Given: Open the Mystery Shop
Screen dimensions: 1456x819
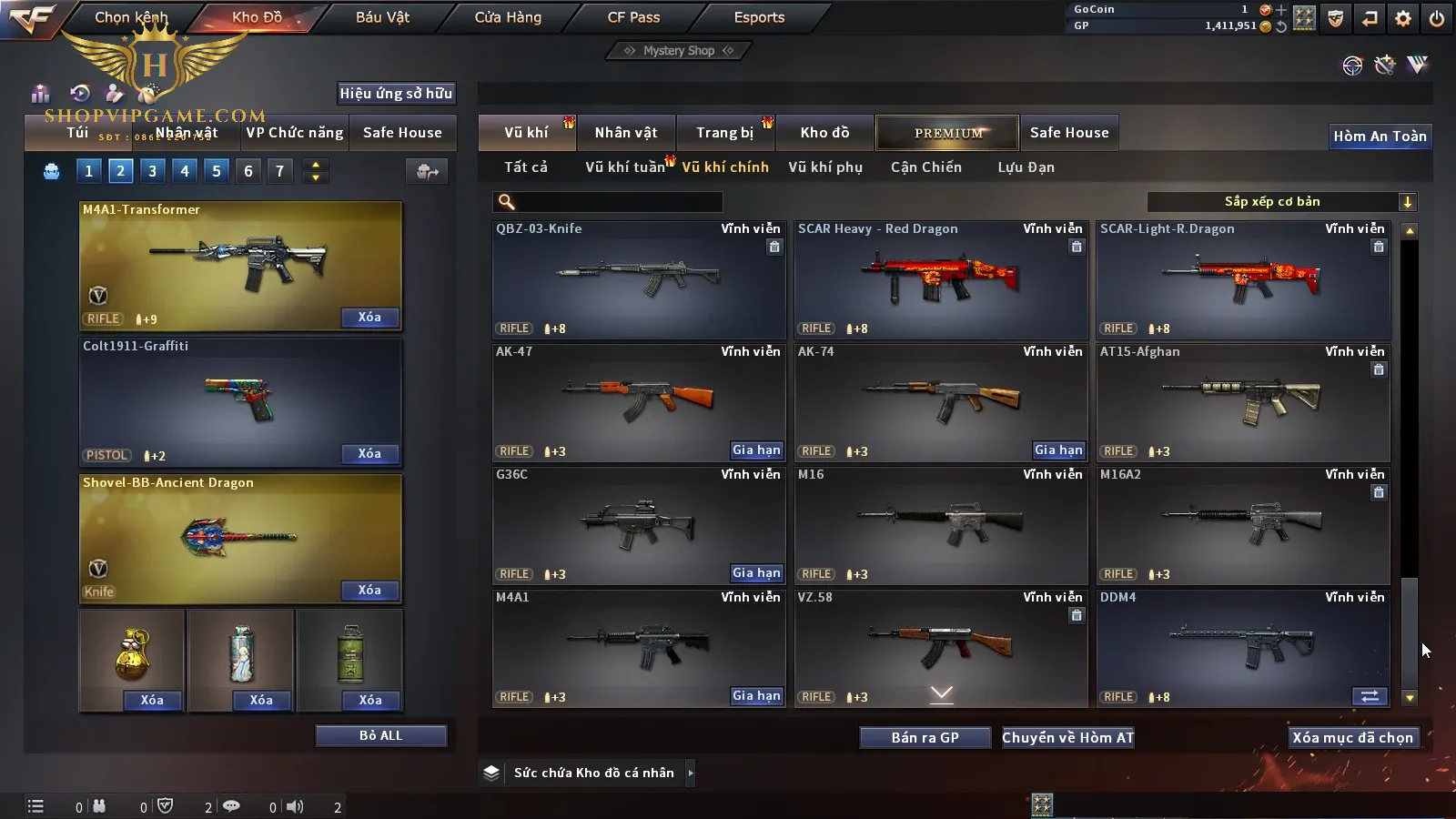Looking at the screenshot, I should (x=678, y=51).
